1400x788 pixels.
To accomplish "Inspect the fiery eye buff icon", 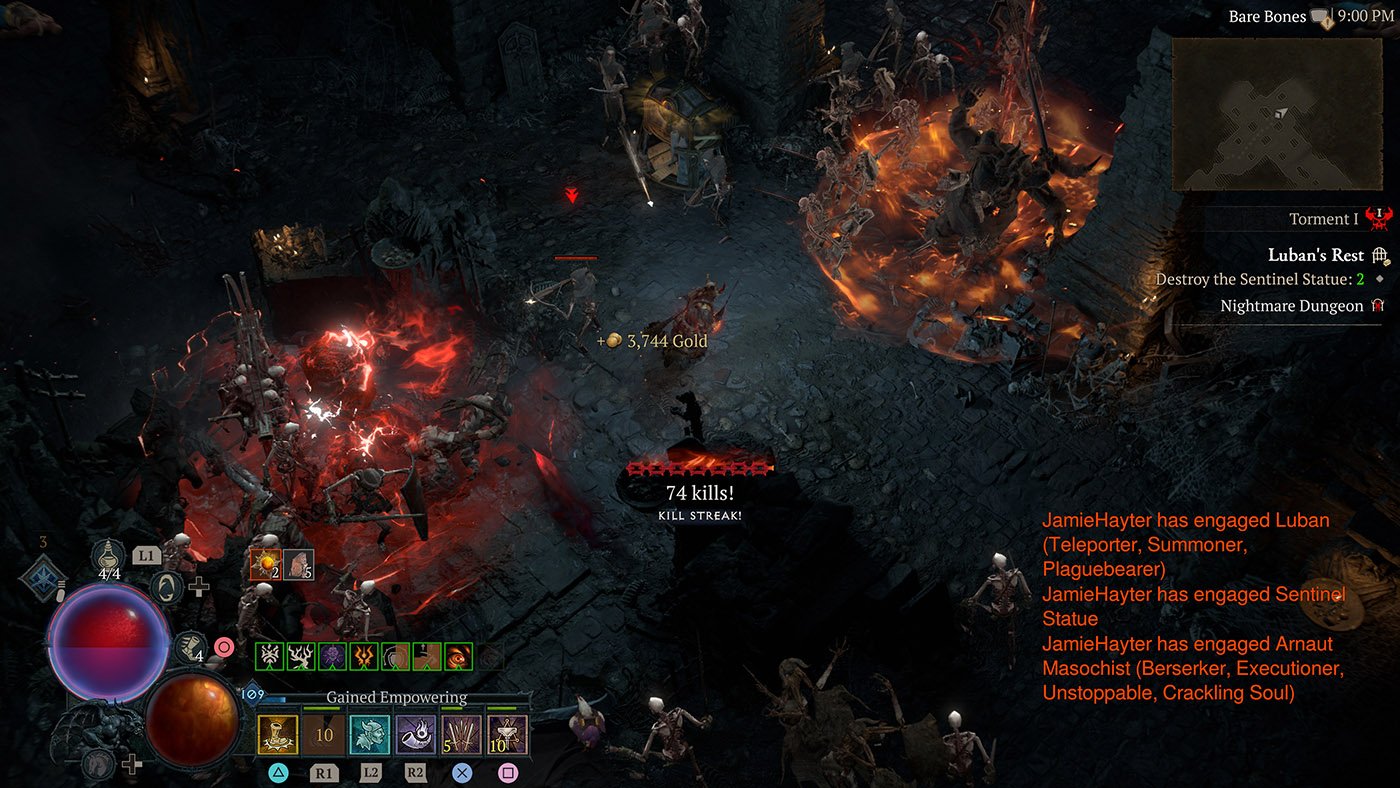I will click(458, 656).
